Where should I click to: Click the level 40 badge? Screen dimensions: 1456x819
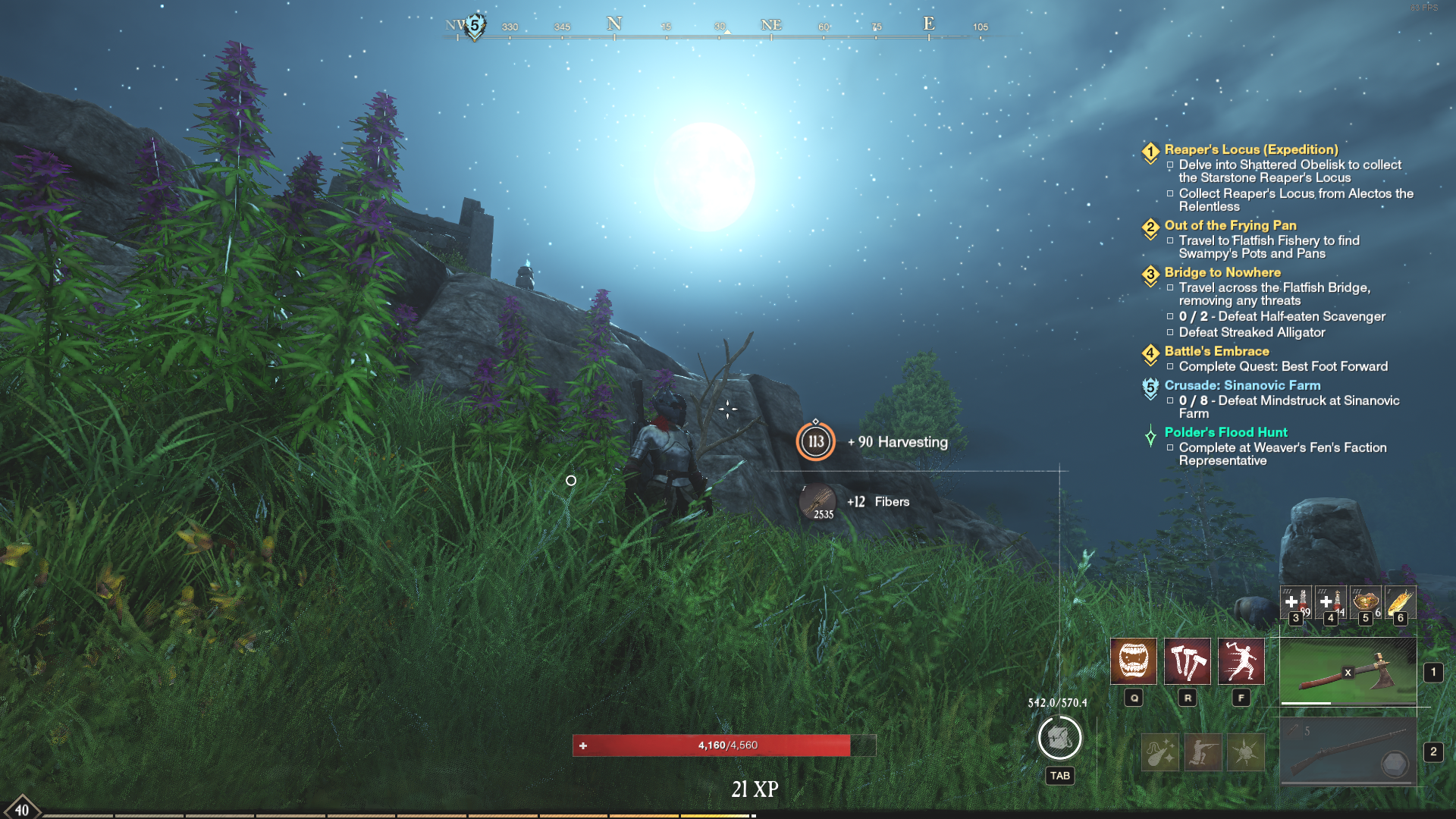tap(21, 808)
